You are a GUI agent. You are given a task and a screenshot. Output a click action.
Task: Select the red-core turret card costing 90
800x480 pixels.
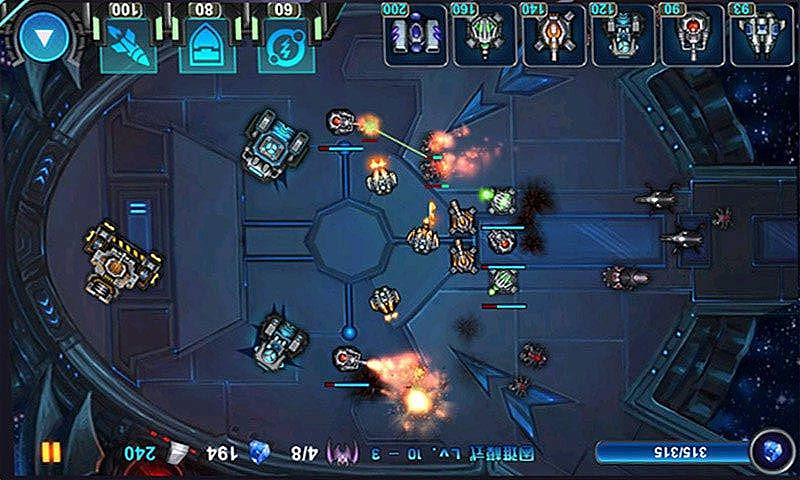point(691,36)
